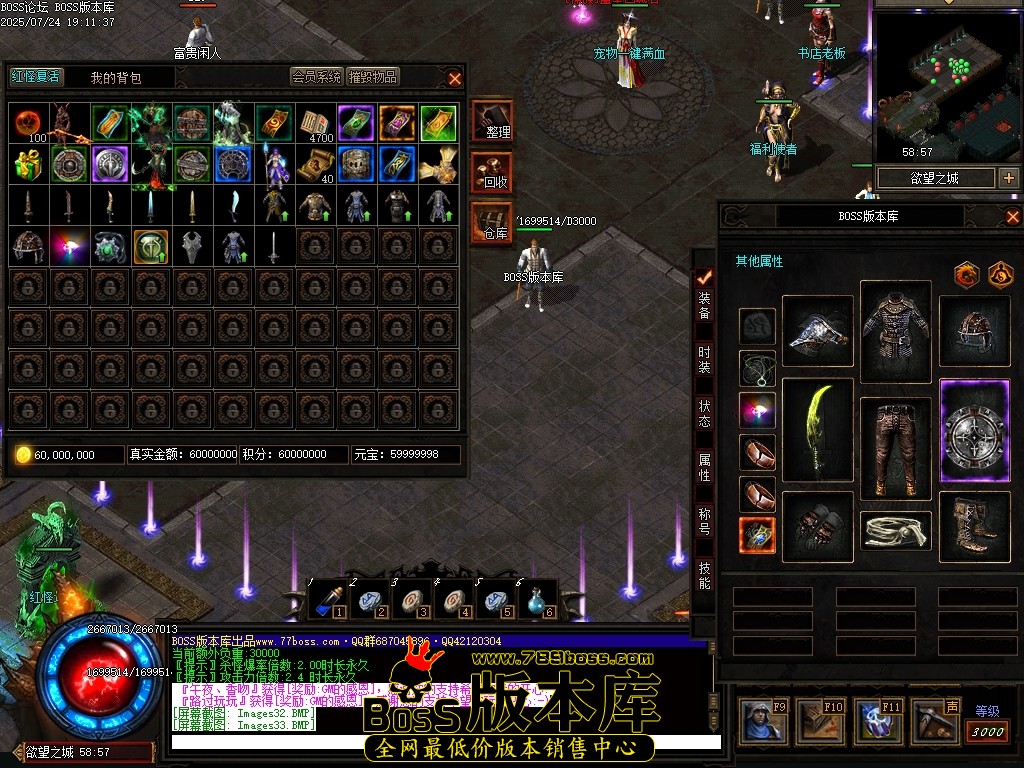Screen dimensions: 1024x768
Task: Use the blue potion in hotbar slot 1
Action: click(326, 599)
